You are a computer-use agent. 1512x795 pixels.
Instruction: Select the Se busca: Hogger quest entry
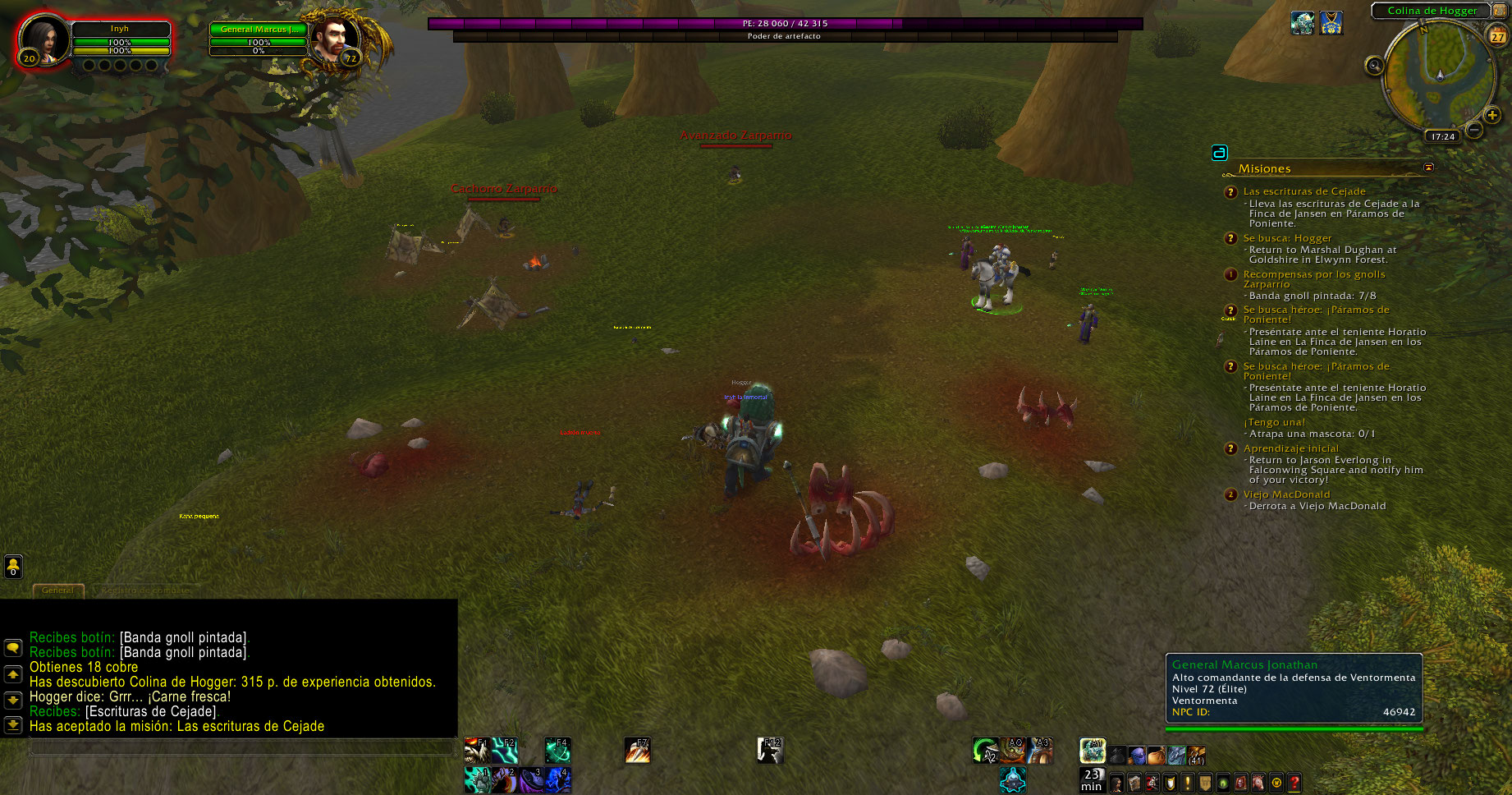click(x=1287, y=238)
